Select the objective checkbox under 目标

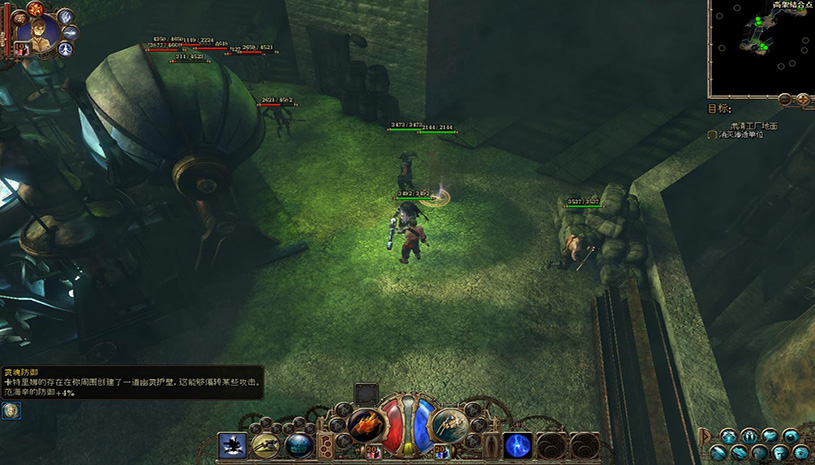click(x=712, y=134)
